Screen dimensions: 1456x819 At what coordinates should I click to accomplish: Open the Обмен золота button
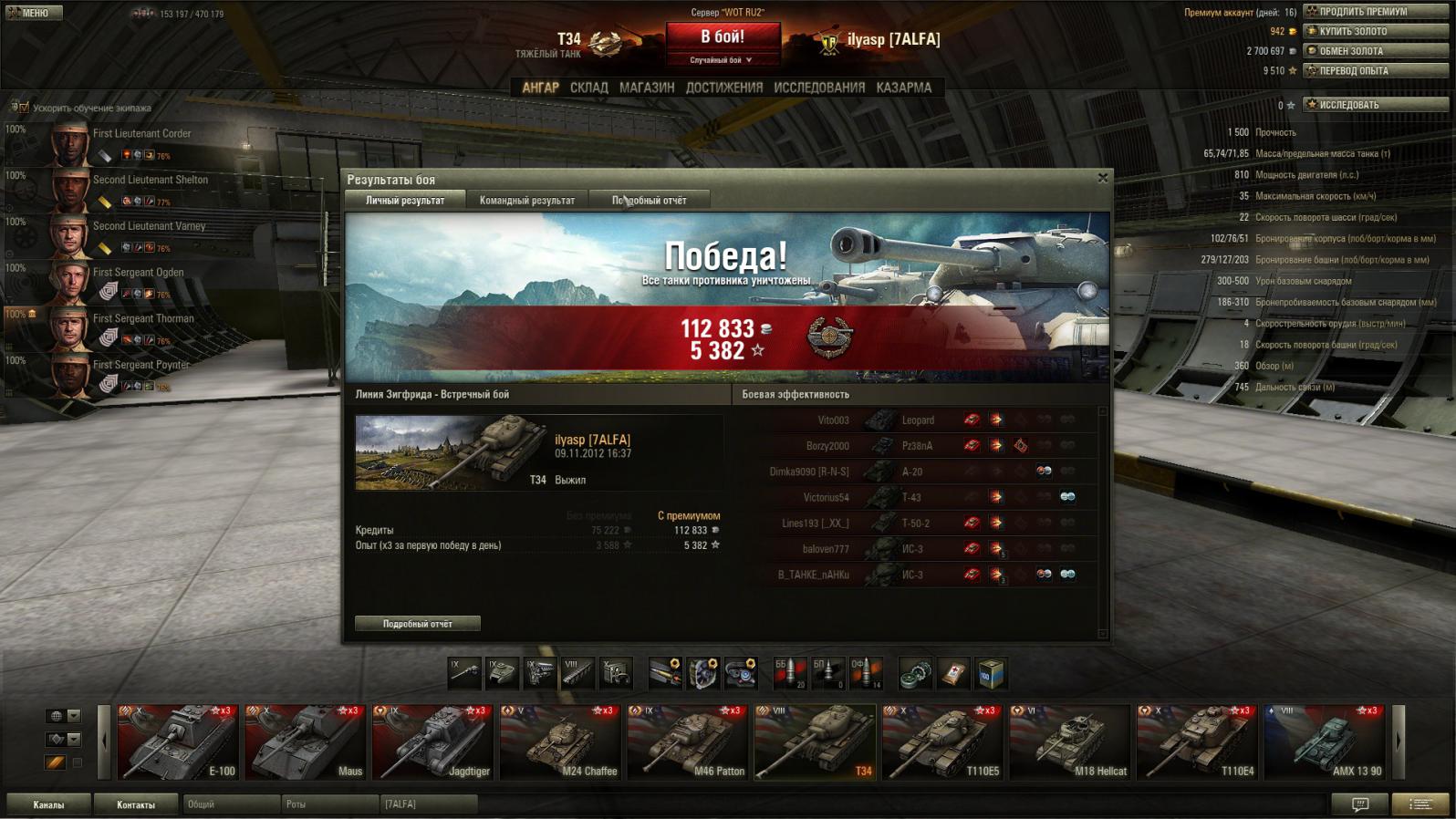tap(1376, 51)
